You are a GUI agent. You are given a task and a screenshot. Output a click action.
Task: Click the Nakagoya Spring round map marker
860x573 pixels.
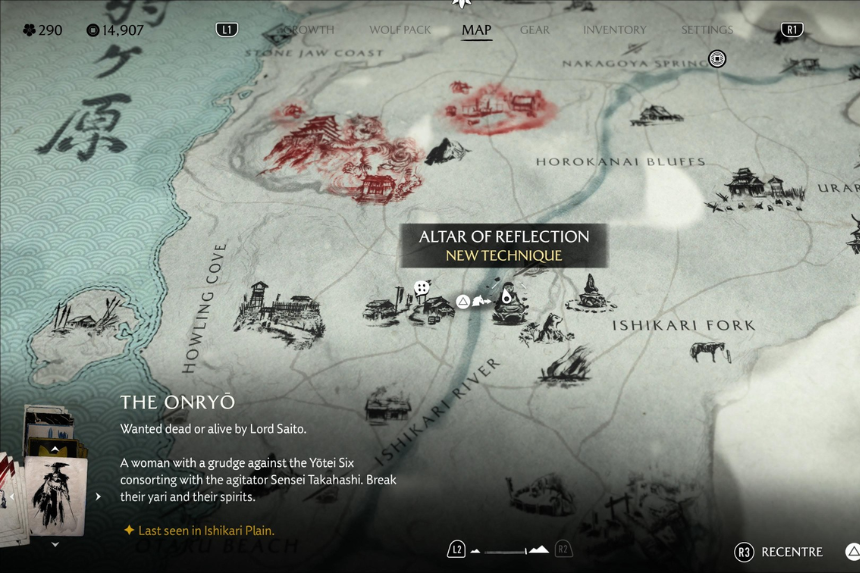click(x=717, y=59)
